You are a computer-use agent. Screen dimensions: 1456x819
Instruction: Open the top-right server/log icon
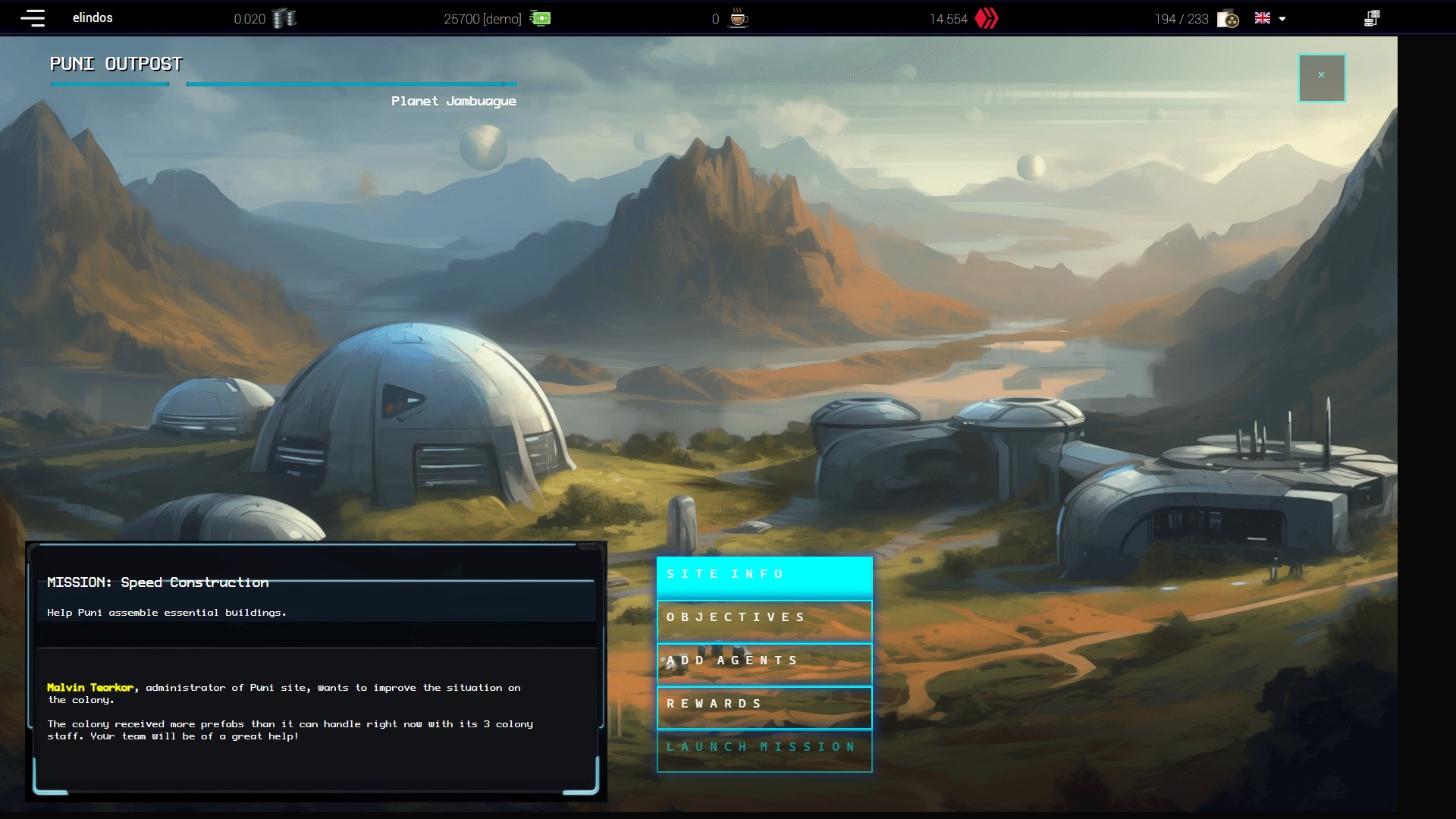point(1371,18)
